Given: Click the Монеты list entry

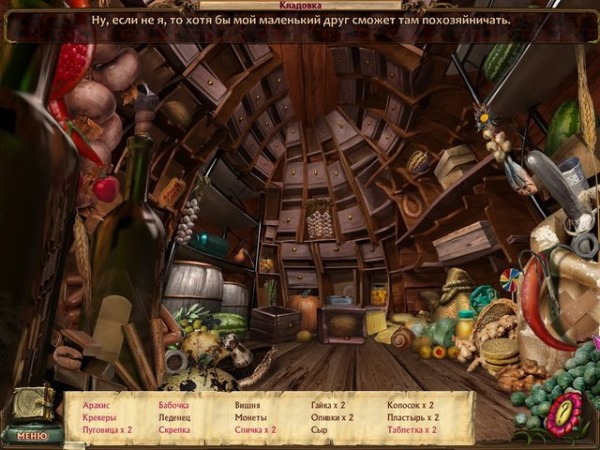Looking at the screenshot, I should tap(249, 417).
